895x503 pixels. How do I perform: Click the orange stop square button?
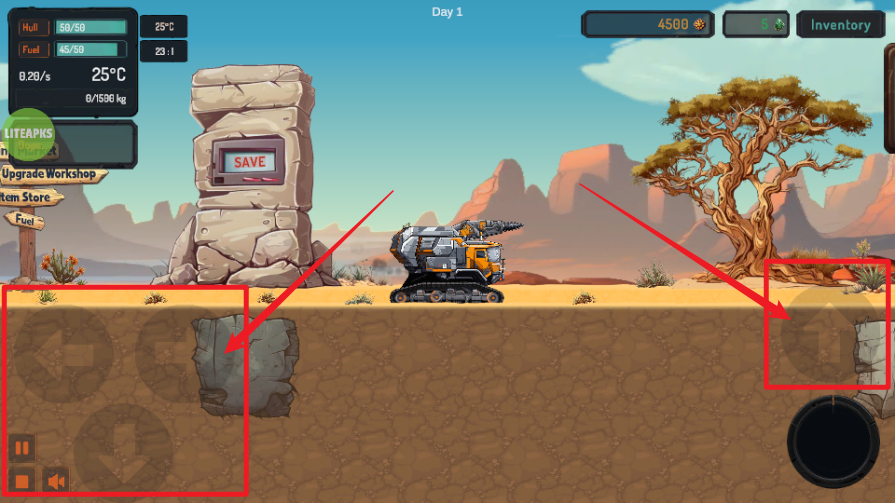22,482
